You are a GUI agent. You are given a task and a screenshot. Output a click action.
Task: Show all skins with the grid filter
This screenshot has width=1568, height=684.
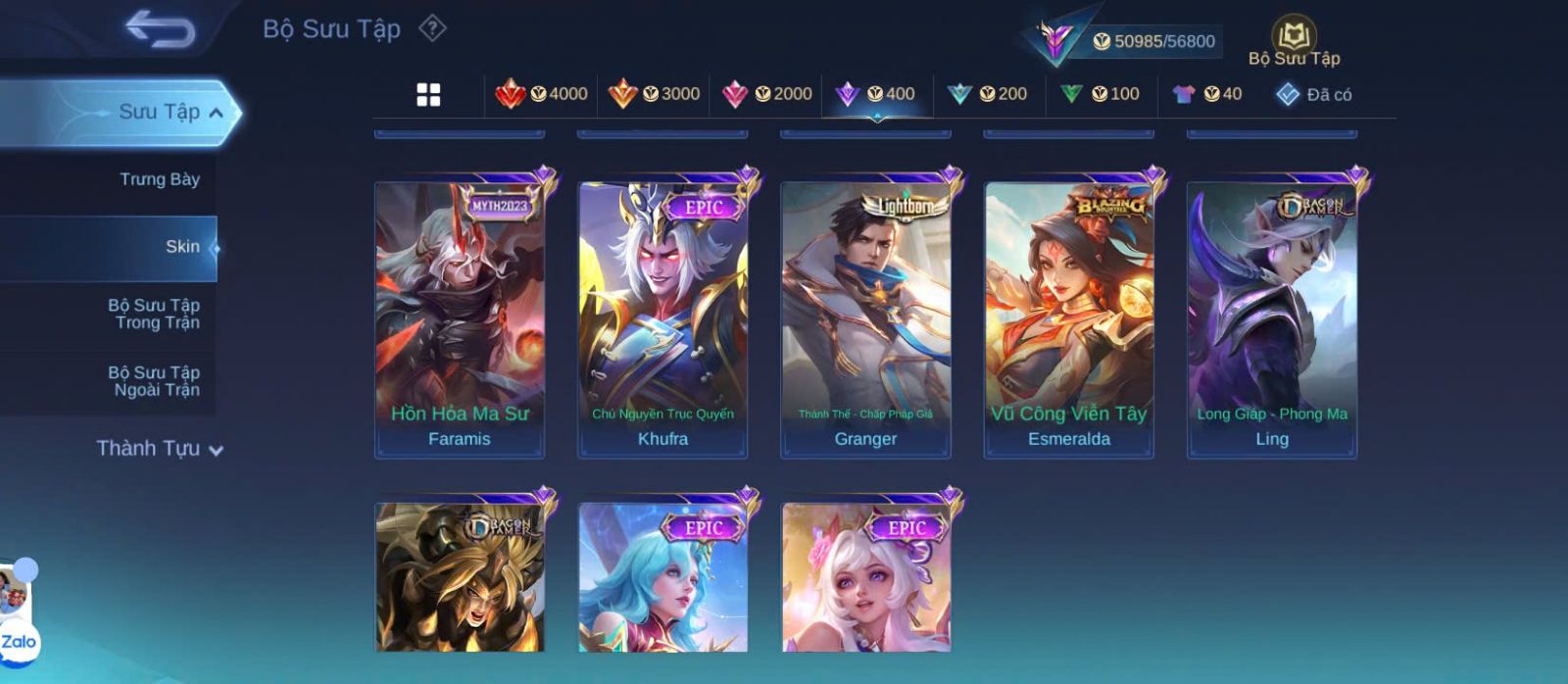428,95
